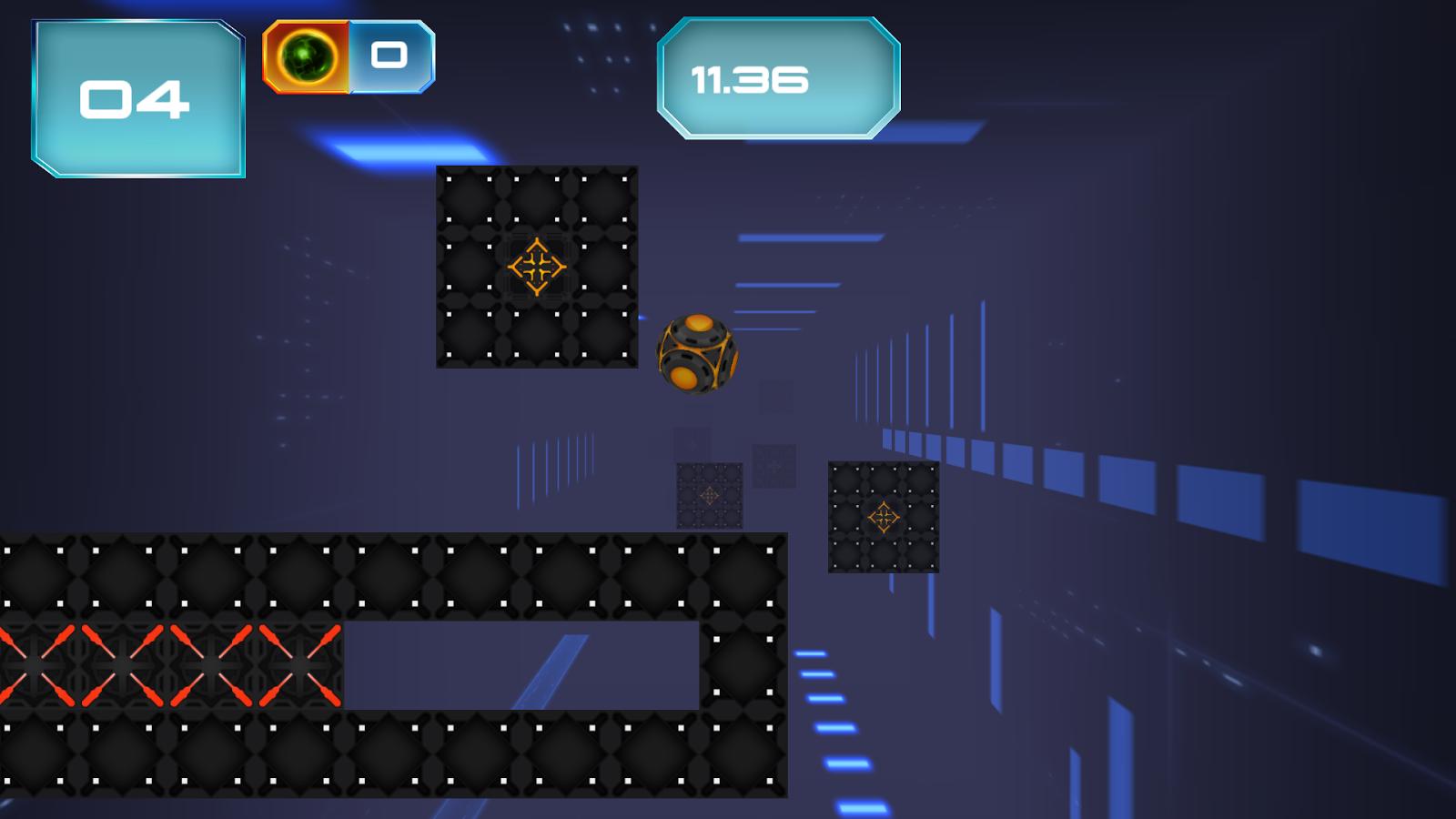The height and width of the screenshot is (819, 1456).
Task: Click the third red X spike tile
Action: pos(211,665)
